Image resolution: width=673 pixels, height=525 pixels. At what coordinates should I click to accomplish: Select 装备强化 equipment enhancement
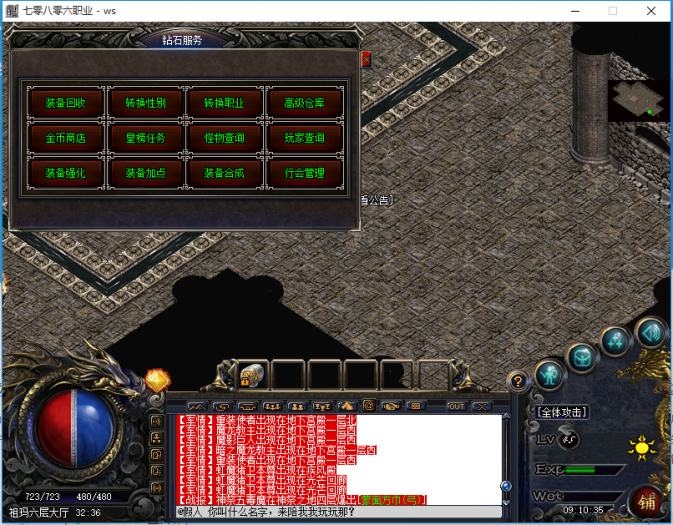click(65, 172)
